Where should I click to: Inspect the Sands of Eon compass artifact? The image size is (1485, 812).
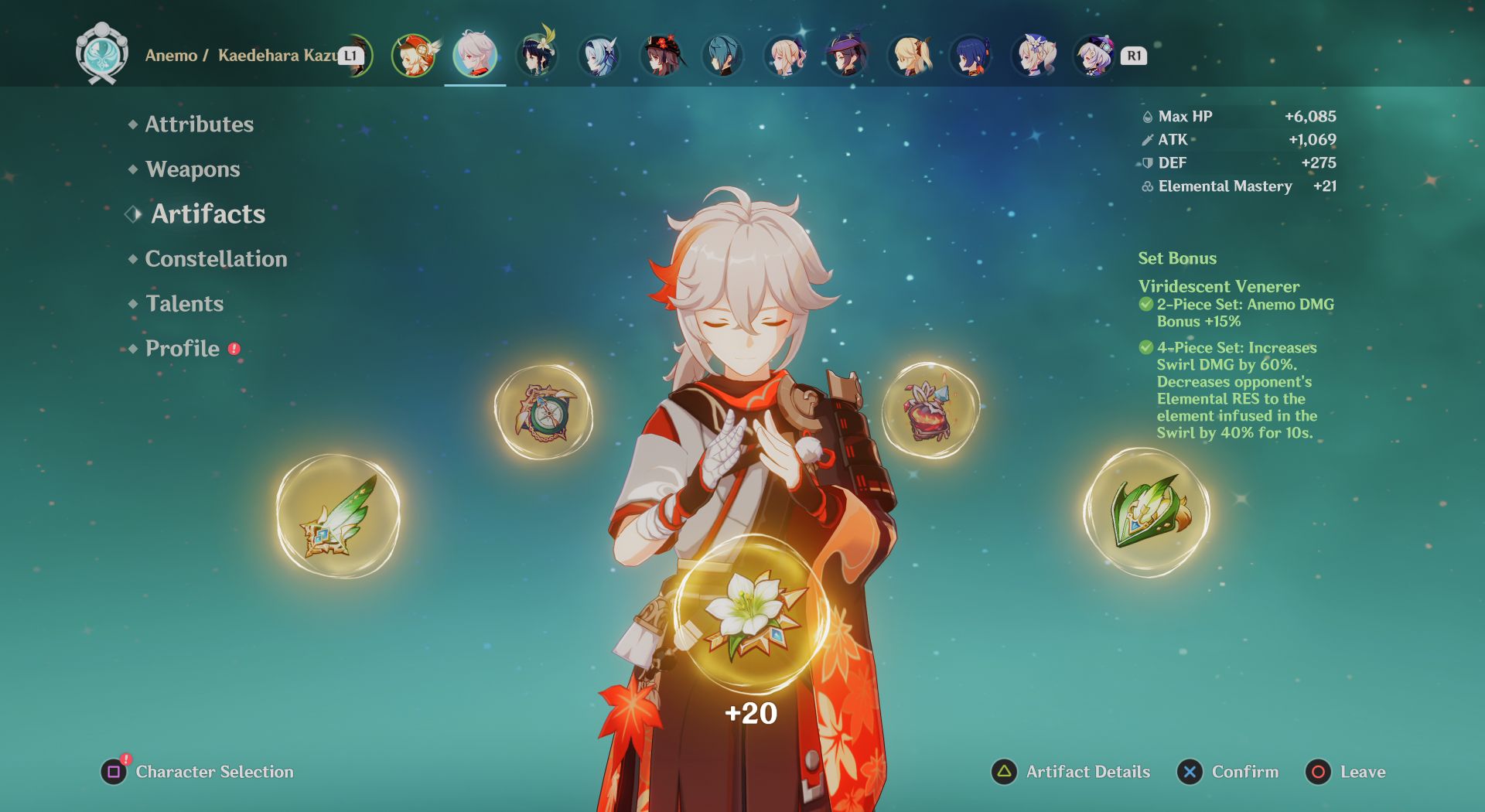click(541, 414)
